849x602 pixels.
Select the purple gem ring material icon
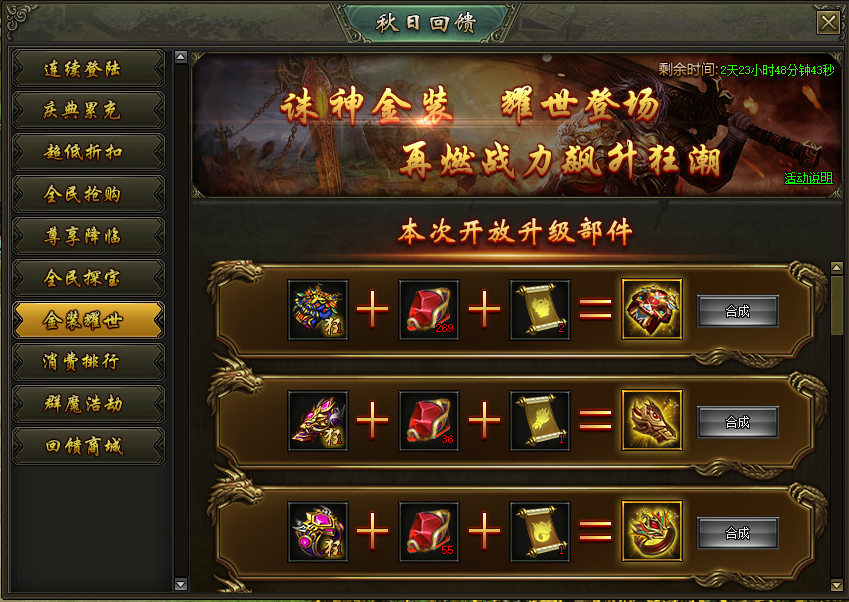click(318, 532)
